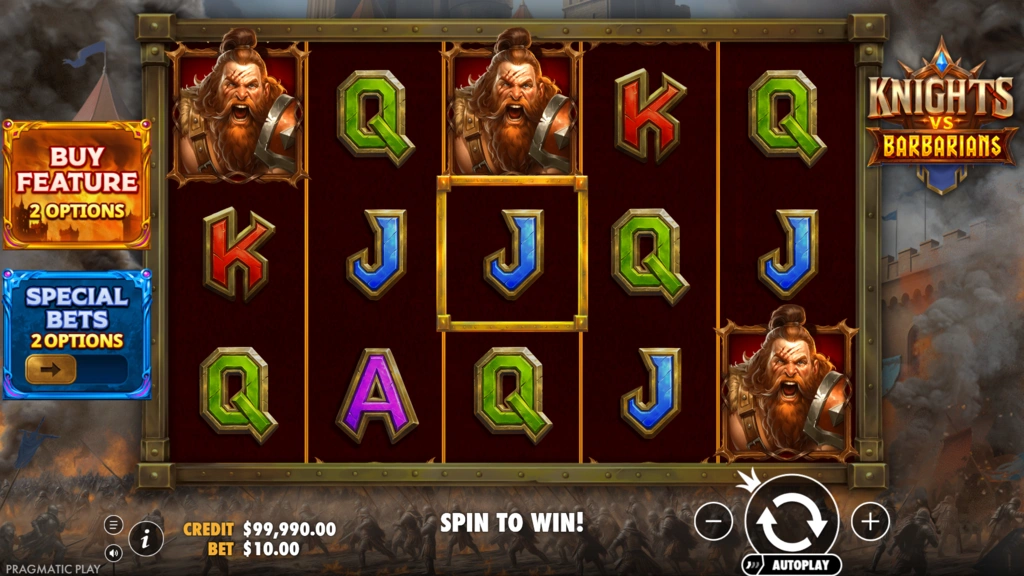This screenshot has height=576, width=1024.
Task: Increase the bet with the plus button
Action: point(870,521)
